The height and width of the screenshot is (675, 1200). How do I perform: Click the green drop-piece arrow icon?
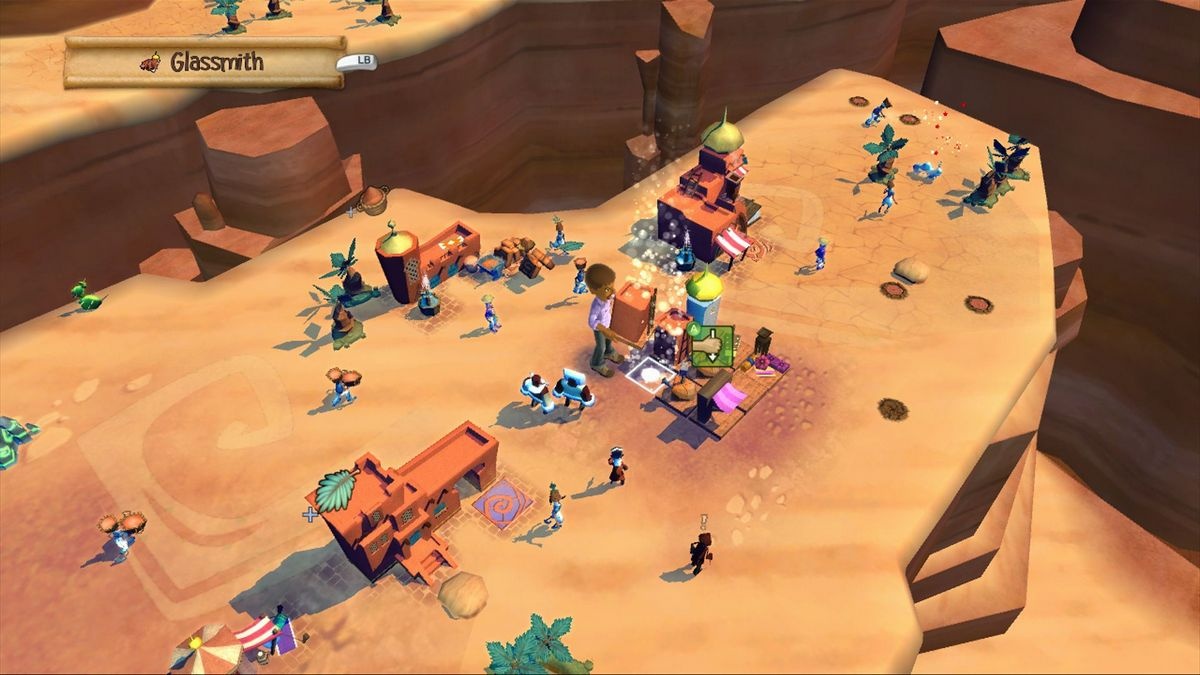click(x=713, y=346)
